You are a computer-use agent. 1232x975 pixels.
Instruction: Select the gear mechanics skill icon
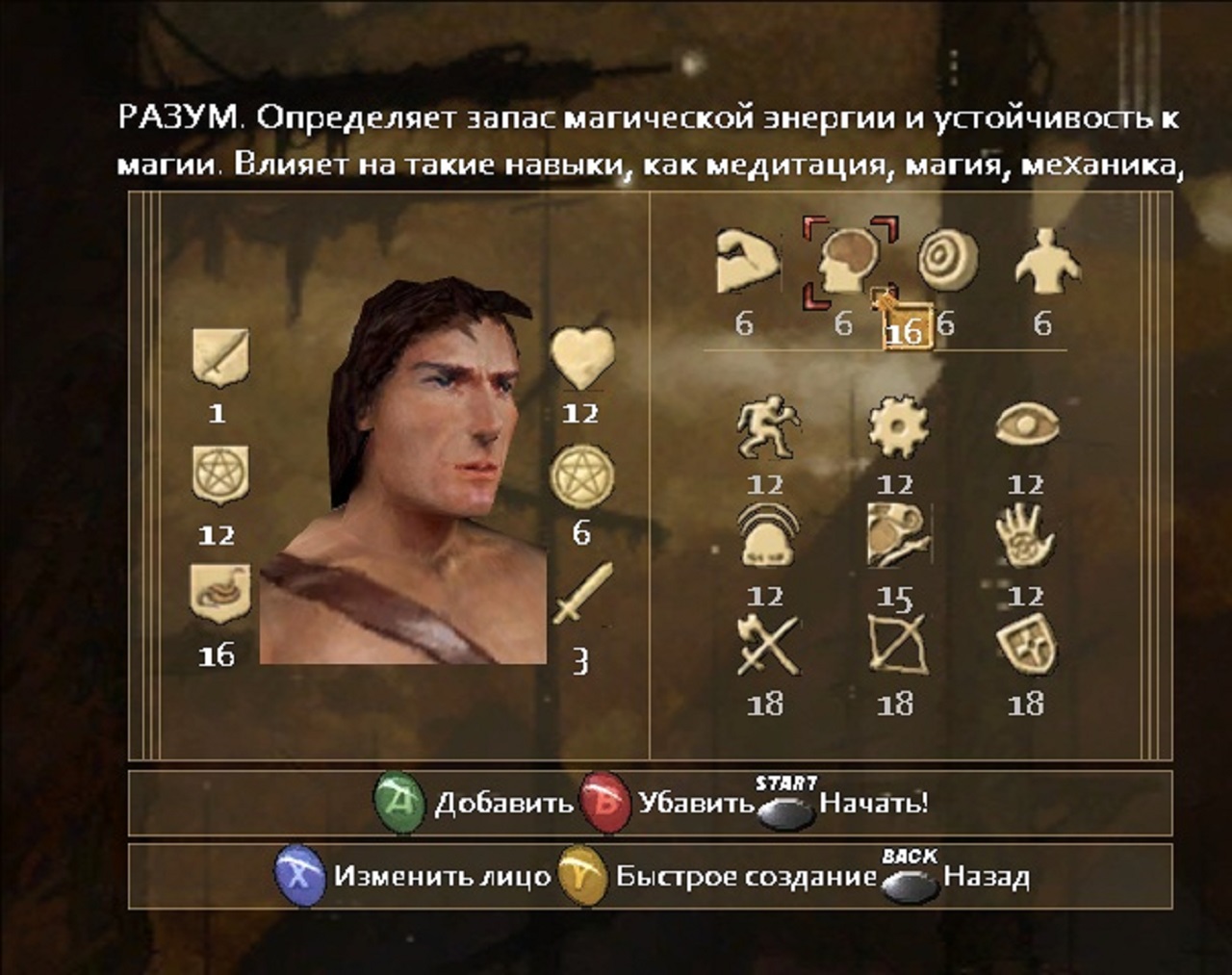[897, 427]
